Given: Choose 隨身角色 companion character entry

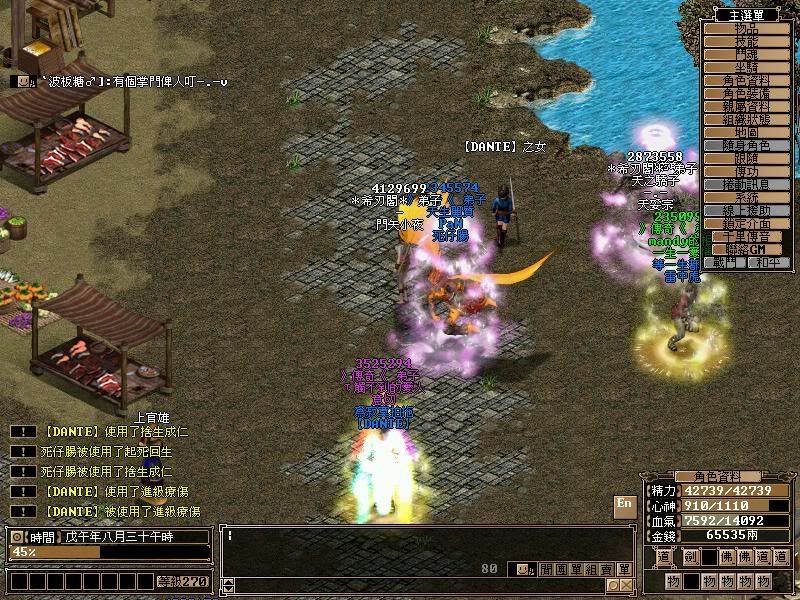Looking at the screenshot, I should point(746,145).
